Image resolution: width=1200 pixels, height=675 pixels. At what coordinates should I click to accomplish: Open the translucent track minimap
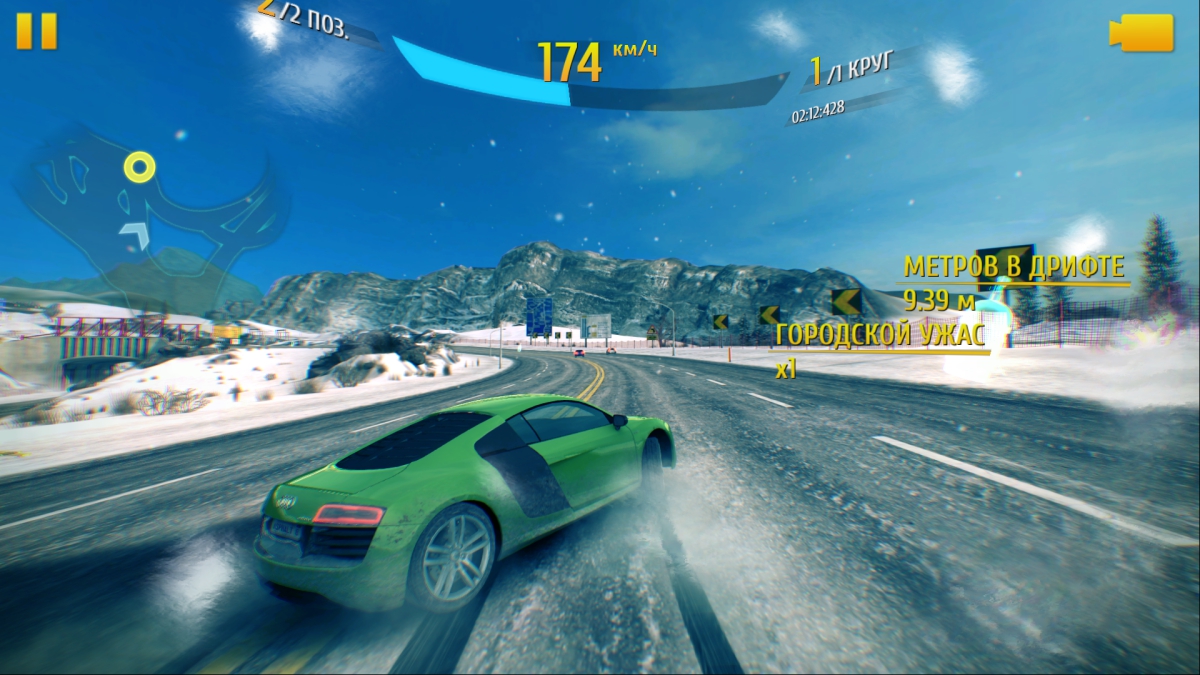pos(150,210)
